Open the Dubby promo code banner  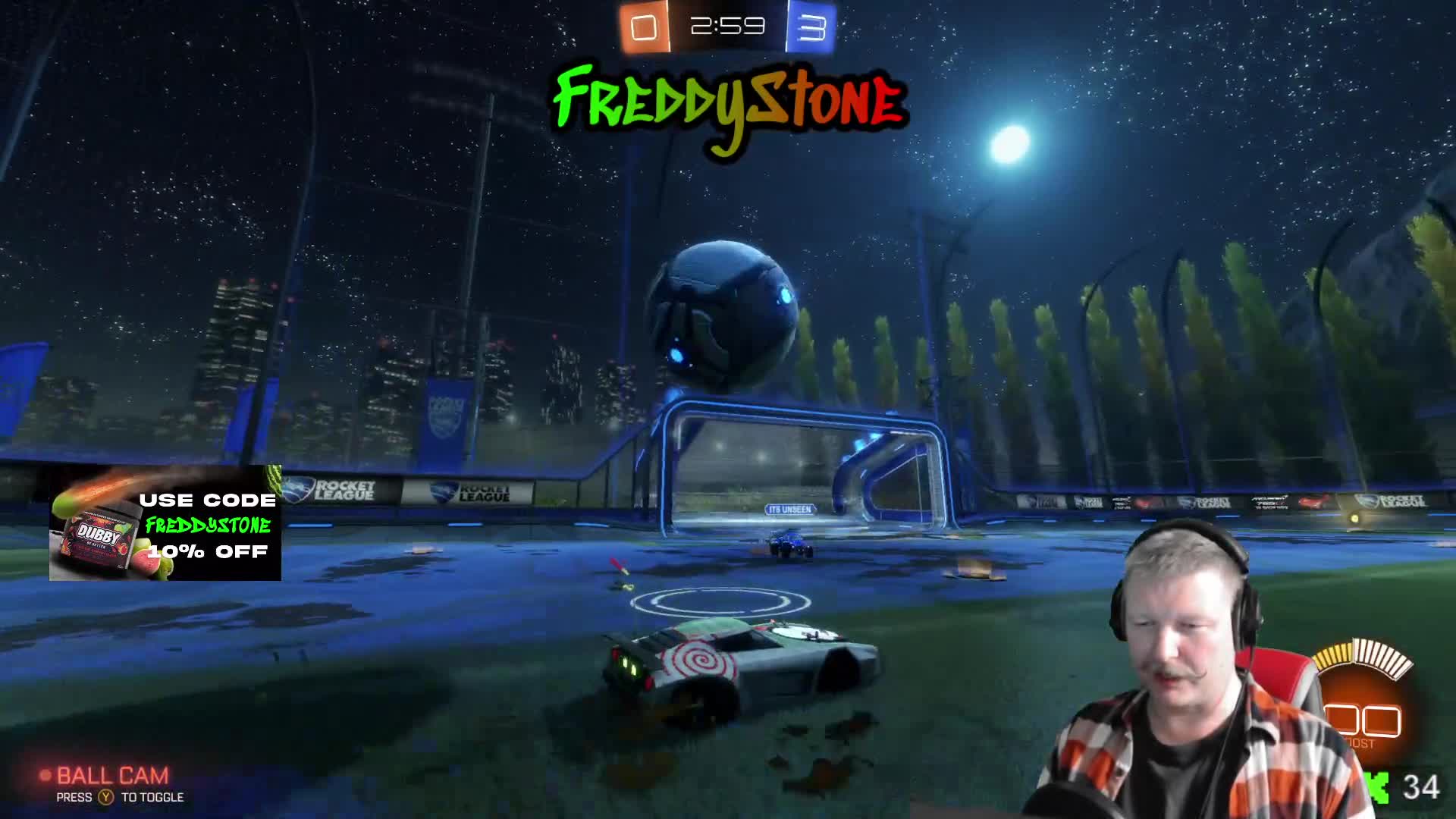coord(165,524)
